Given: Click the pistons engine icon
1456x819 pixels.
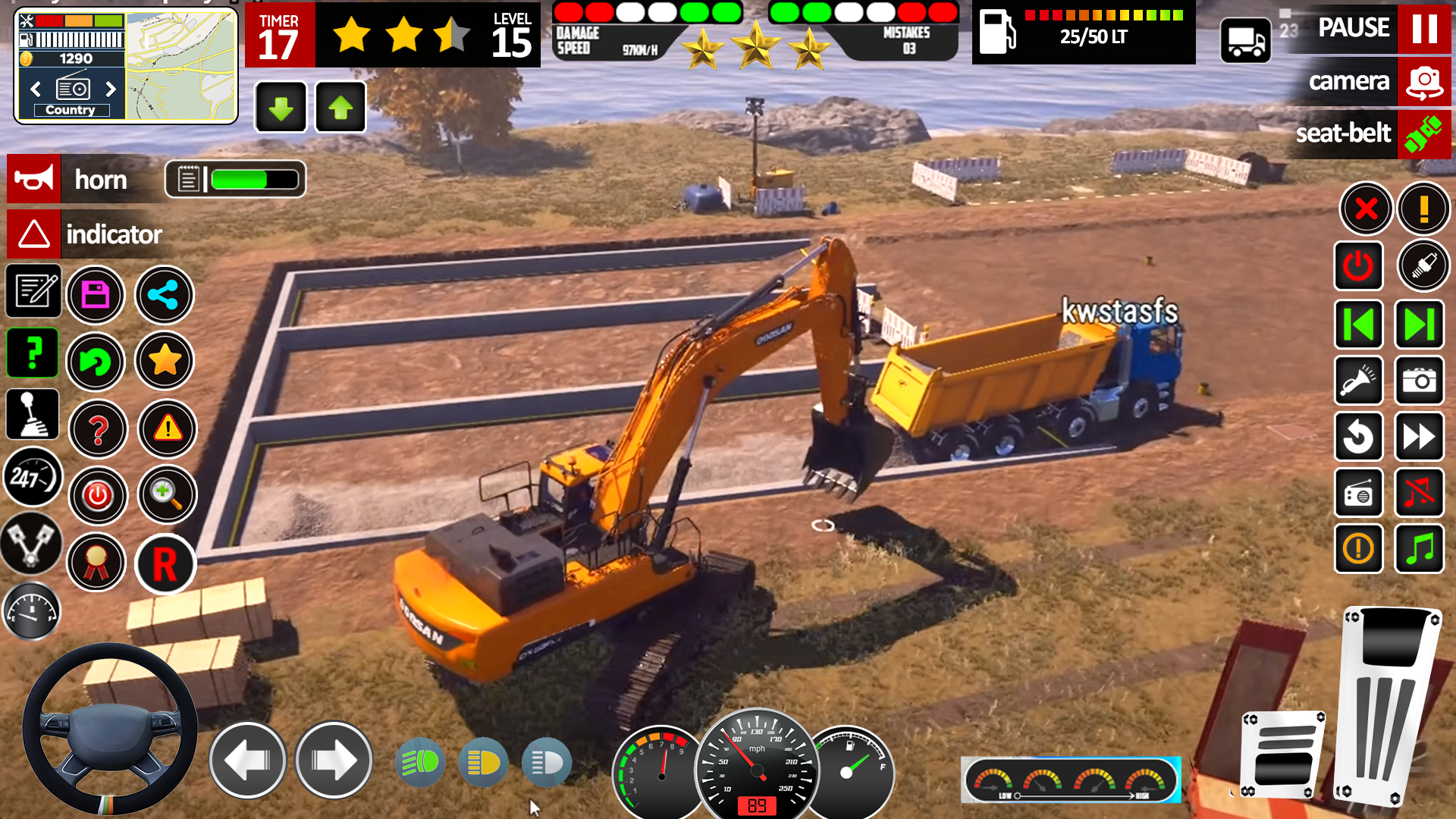Looking at the screenshot, I should tap(32, 544).
